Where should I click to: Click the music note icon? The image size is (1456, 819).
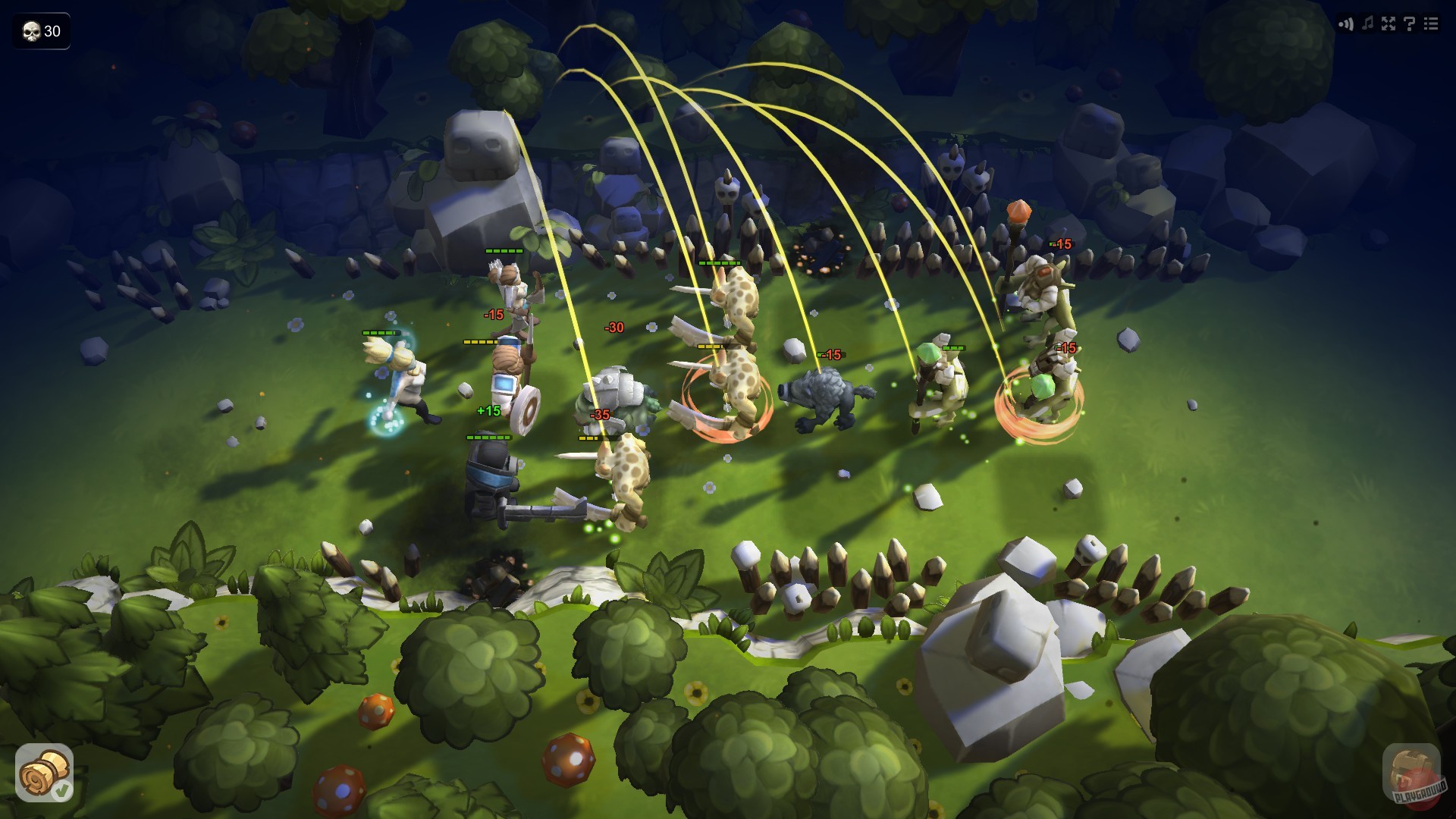point(1367,24)
